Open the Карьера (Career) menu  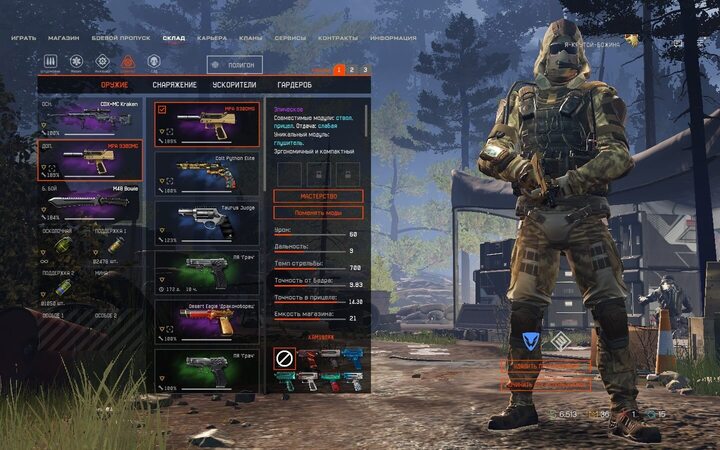212,38
